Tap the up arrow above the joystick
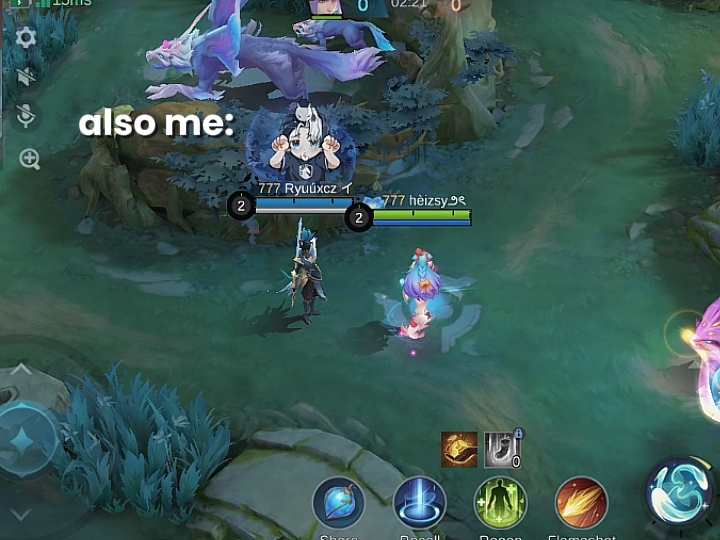720x540 pixels. (21, 371)
